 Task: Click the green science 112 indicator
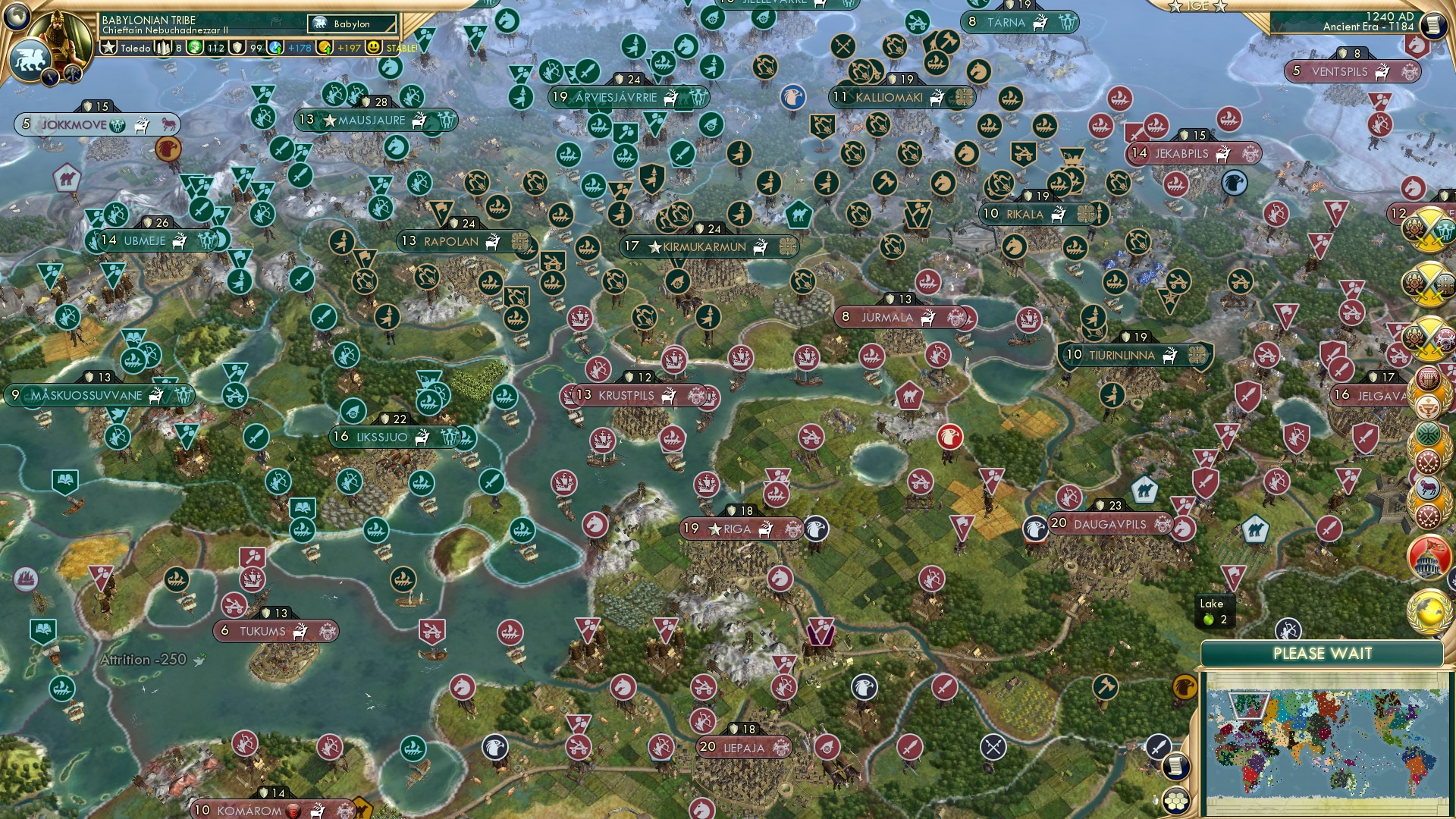[216, 49]
